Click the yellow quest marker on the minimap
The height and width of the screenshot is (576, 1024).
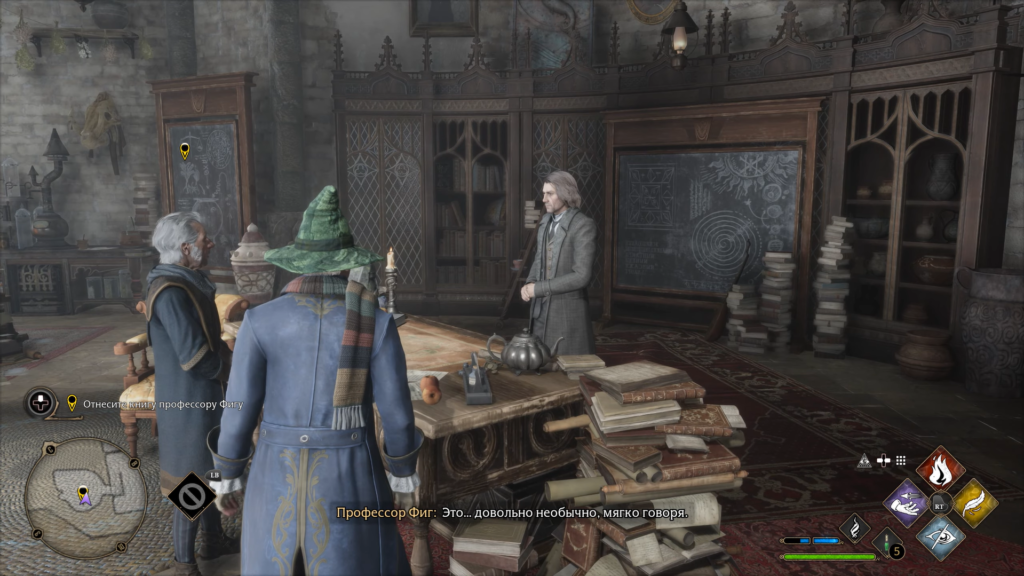click(83, 491)
